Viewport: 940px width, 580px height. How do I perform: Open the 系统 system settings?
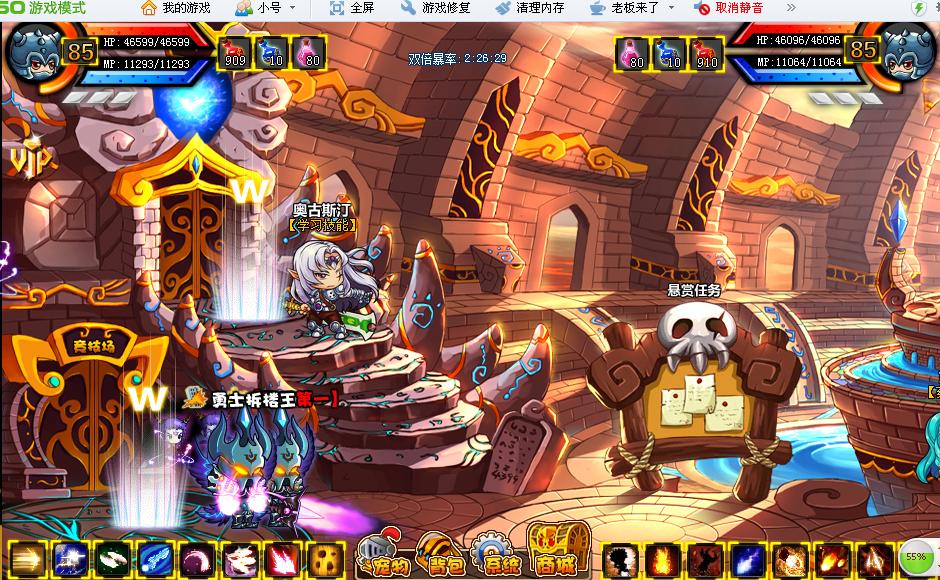tap(496, 556)
